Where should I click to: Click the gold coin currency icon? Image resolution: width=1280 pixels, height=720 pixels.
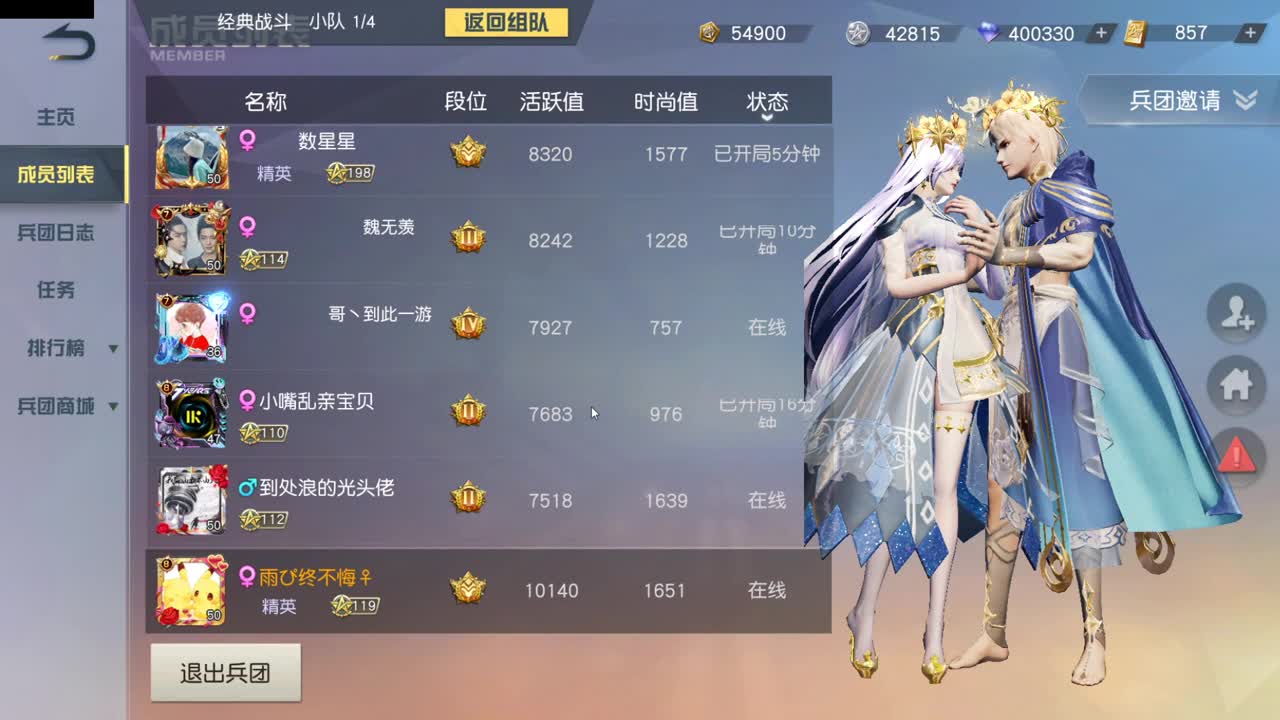706,33
